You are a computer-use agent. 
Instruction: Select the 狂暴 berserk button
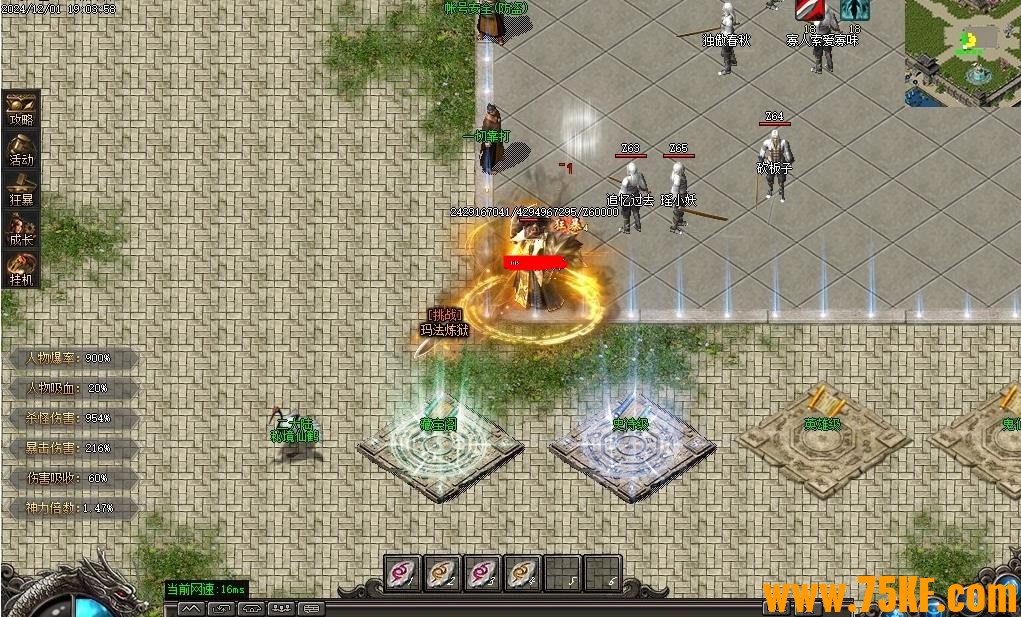point(22,188)
